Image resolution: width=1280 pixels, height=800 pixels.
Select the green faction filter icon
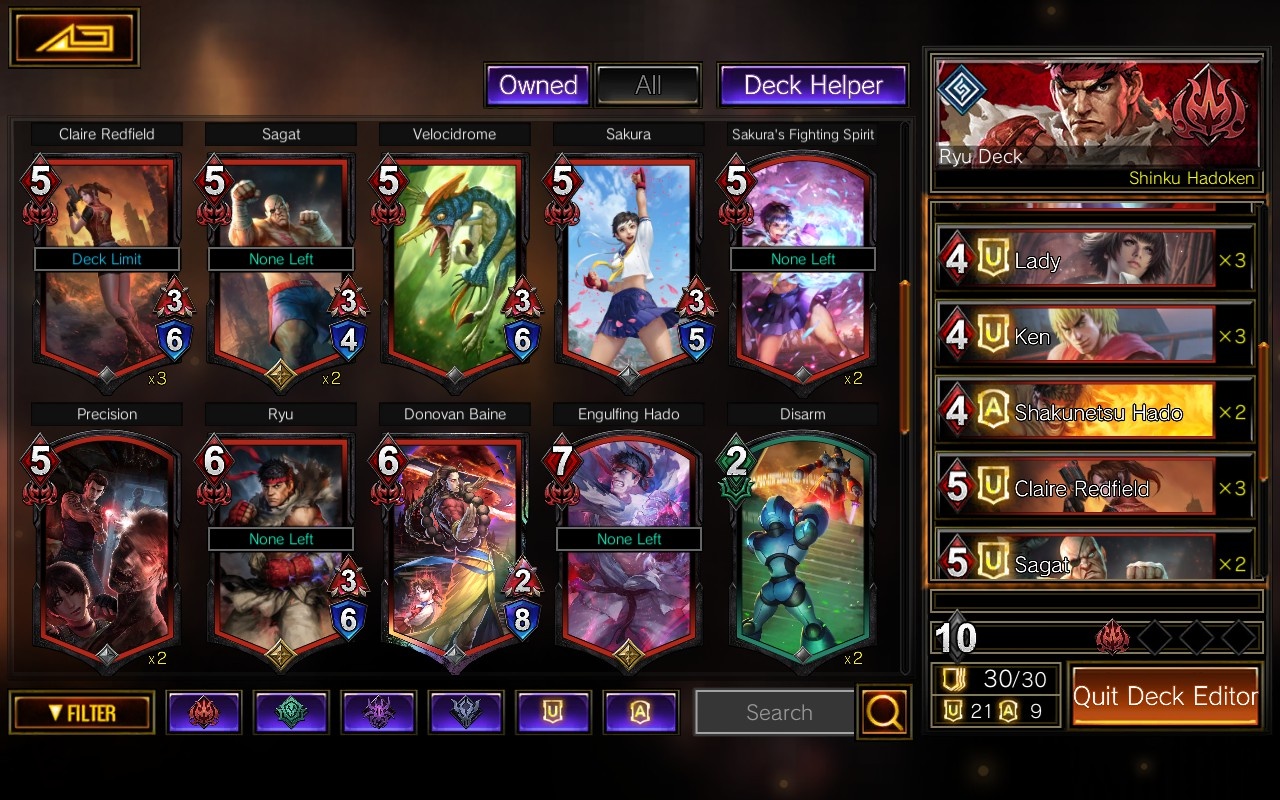pyautogui.click(x=291, y=712)
